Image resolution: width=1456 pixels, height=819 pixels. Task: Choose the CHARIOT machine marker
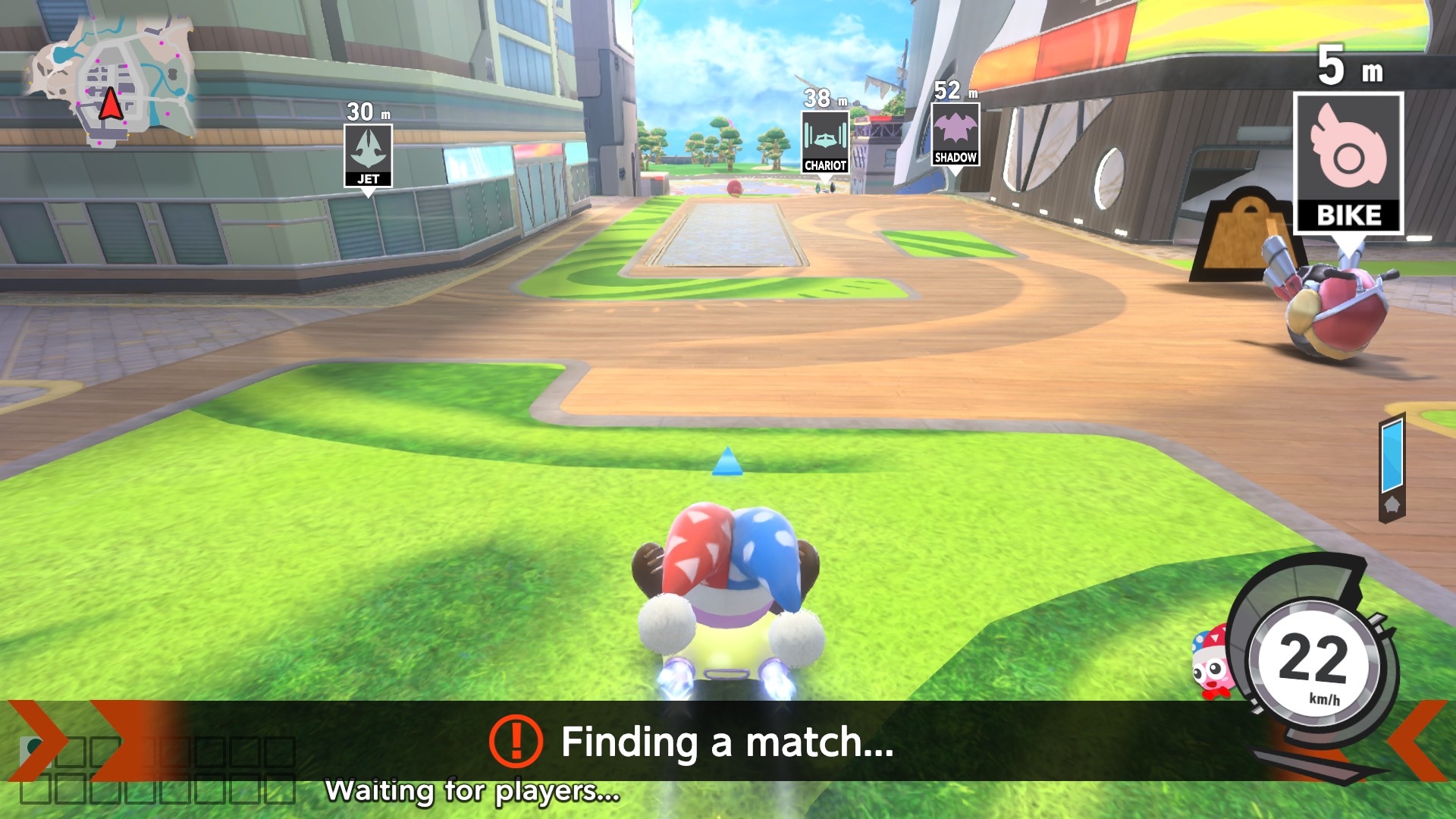click(x=825, y=142)
